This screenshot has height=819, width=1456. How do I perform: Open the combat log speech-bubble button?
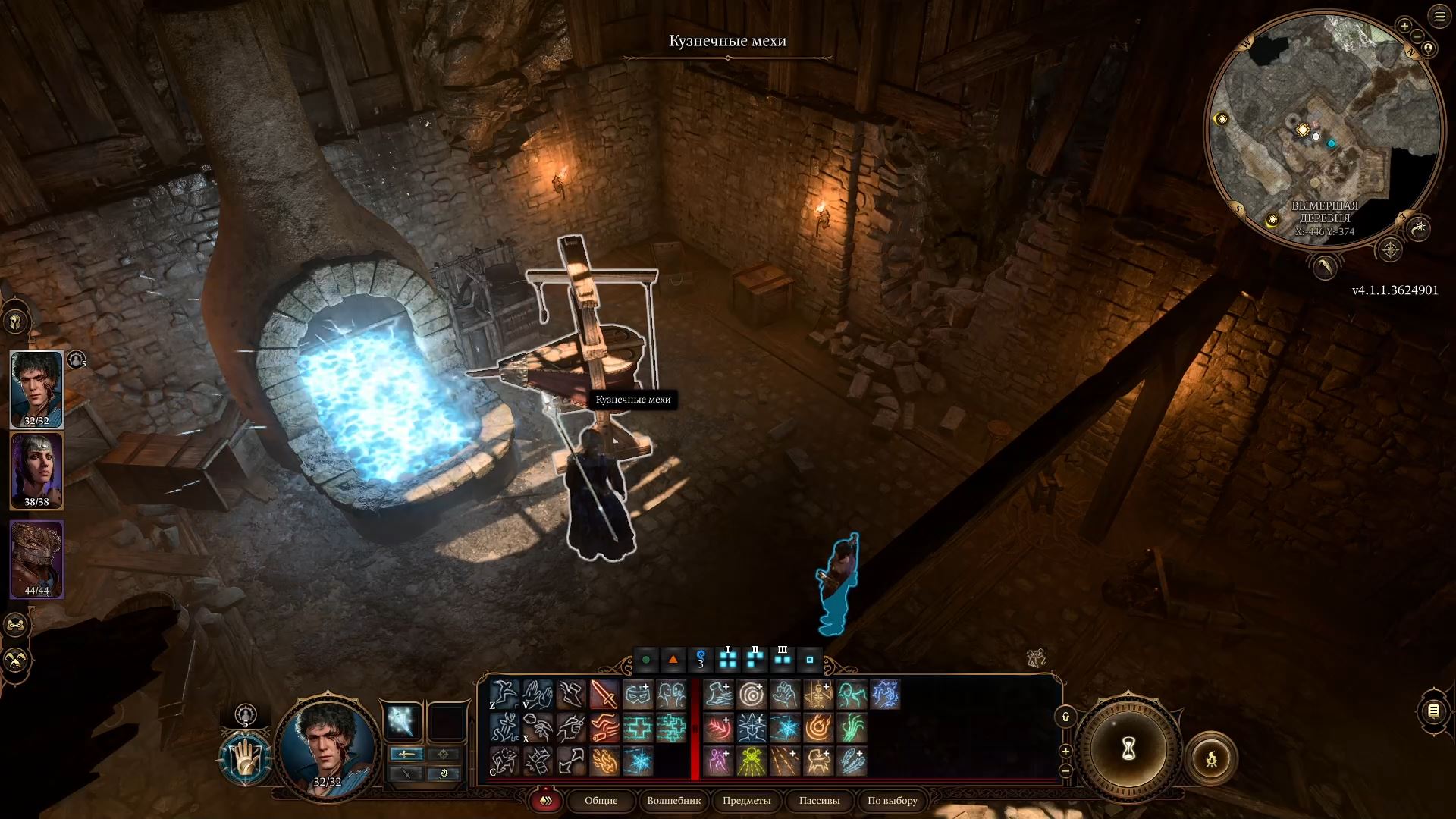1432,711
